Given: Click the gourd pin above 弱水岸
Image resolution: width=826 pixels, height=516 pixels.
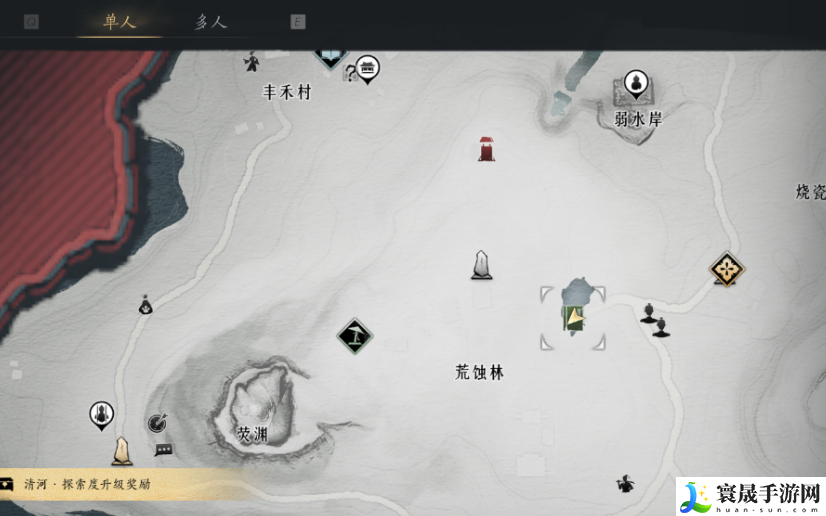Looking at the screenshot, I should tap(636, 83).
